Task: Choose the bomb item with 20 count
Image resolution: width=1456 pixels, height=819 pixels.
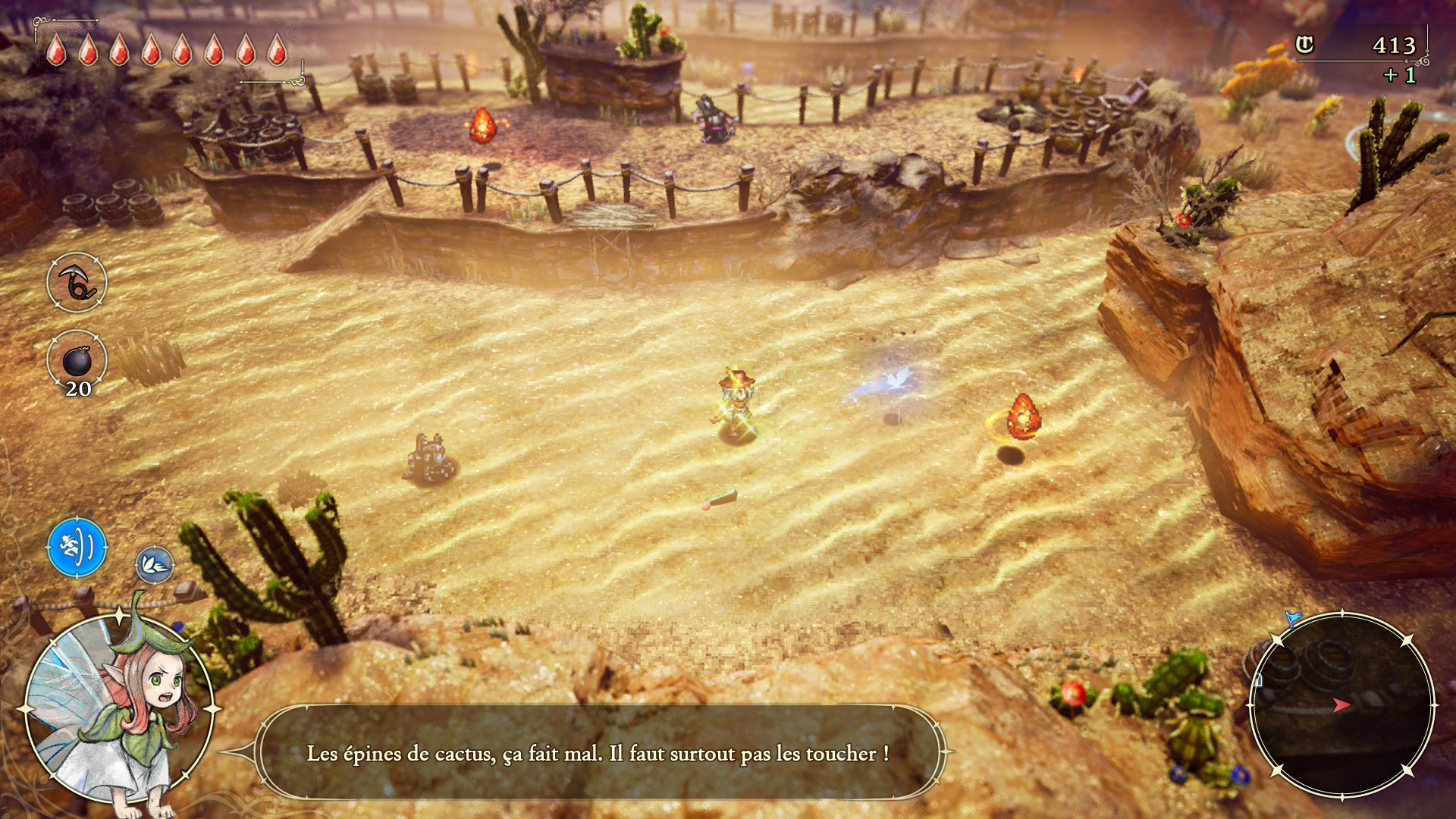Action: click(x=77, y=361)
